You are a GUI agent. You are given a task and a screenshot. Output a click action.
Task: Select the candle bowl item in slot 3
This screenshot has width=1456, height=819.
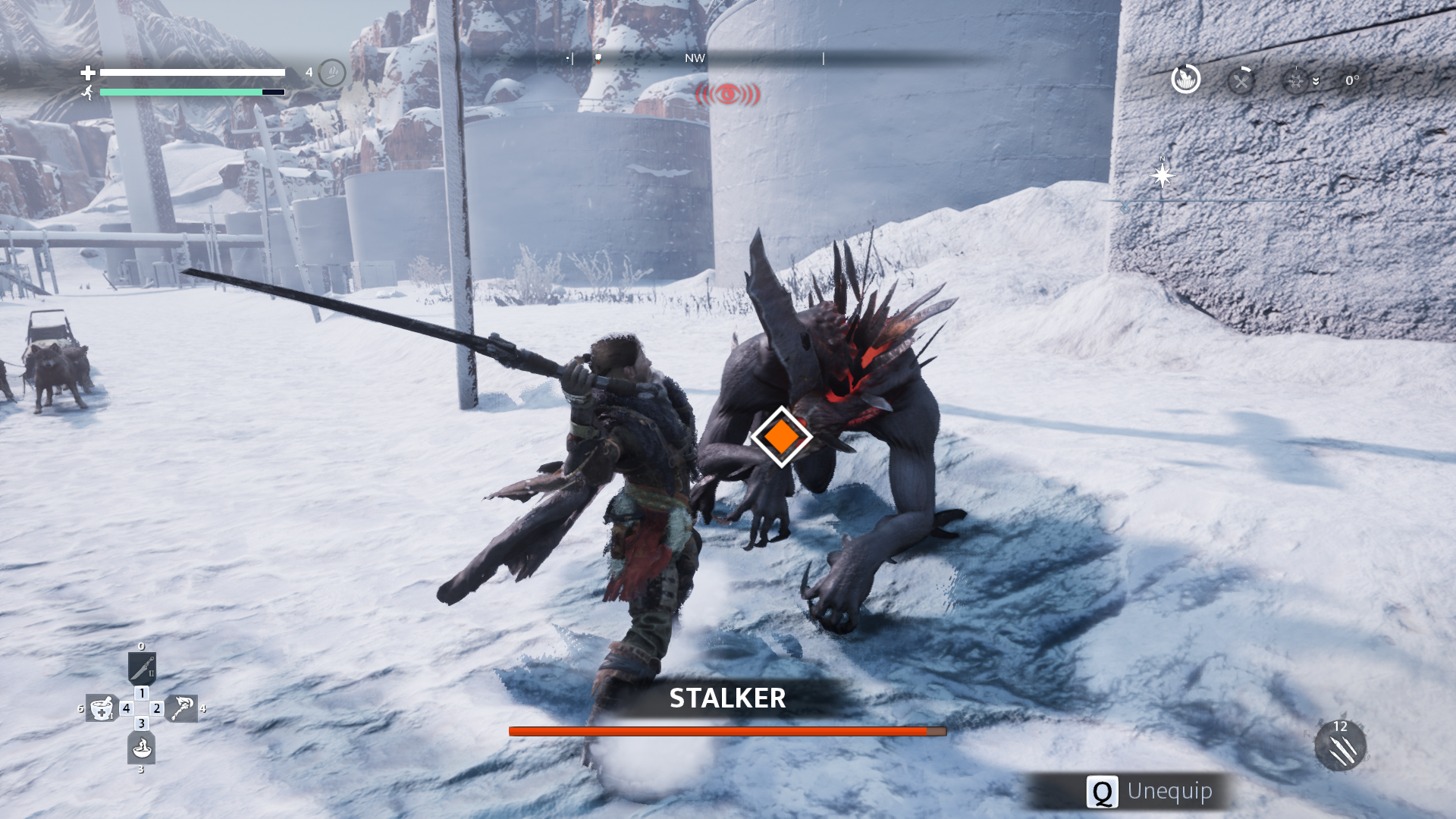pos(142,748)
